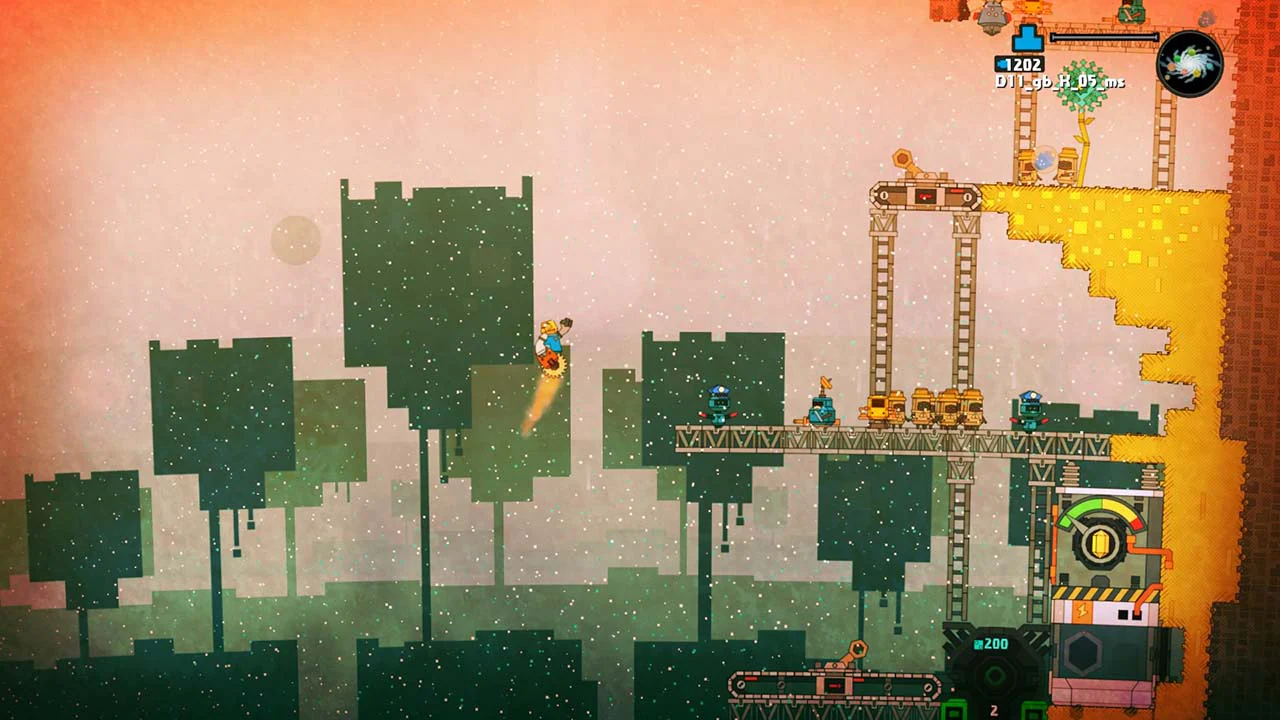The height and width of the screenshot is (720, 1280).
Task: Click the green soldier at the top walkway
Action: tap(1131, 12)
